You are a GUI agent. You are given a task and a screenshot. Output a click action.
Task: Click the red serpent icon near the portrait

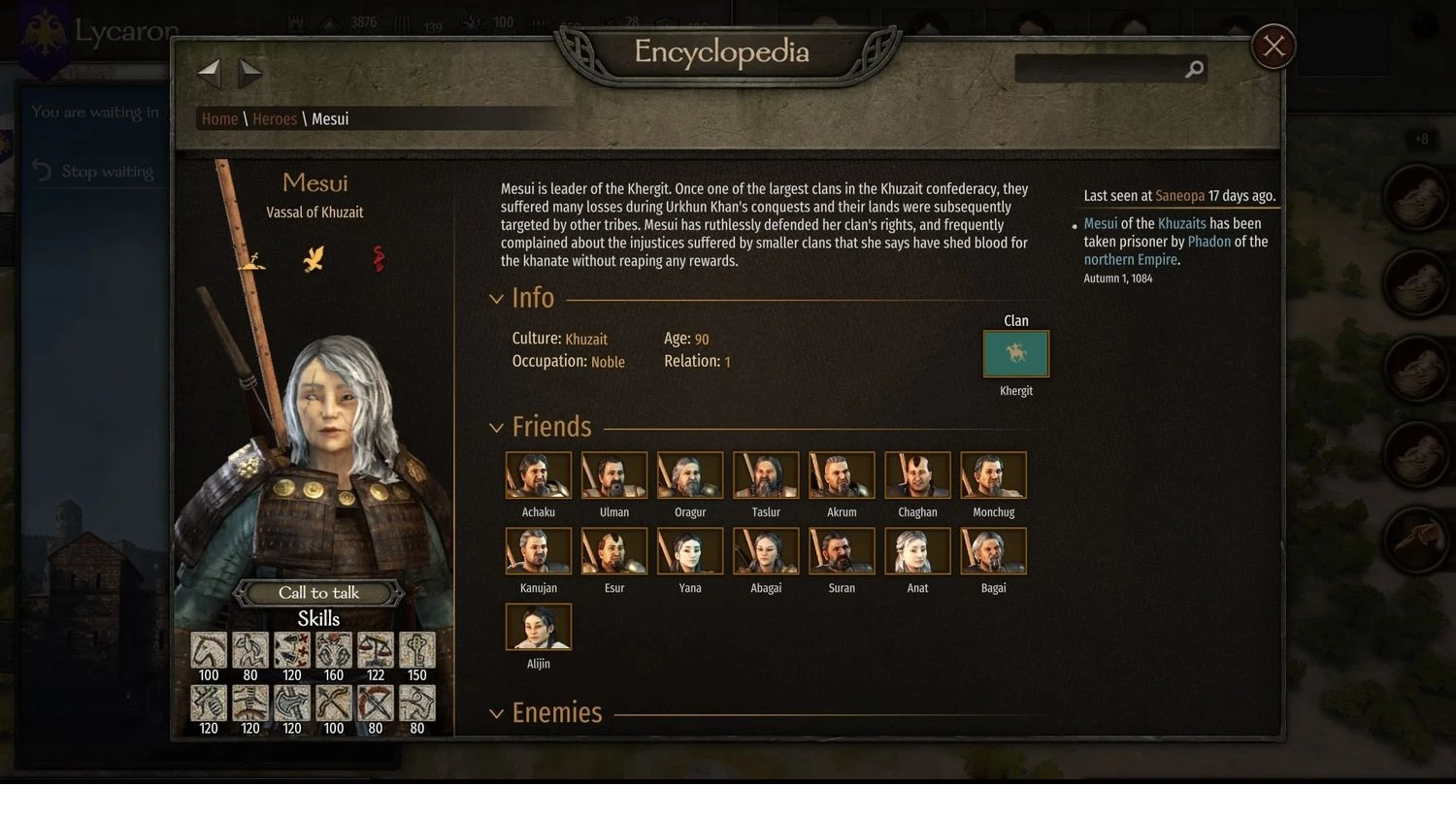tap(379, 257)
